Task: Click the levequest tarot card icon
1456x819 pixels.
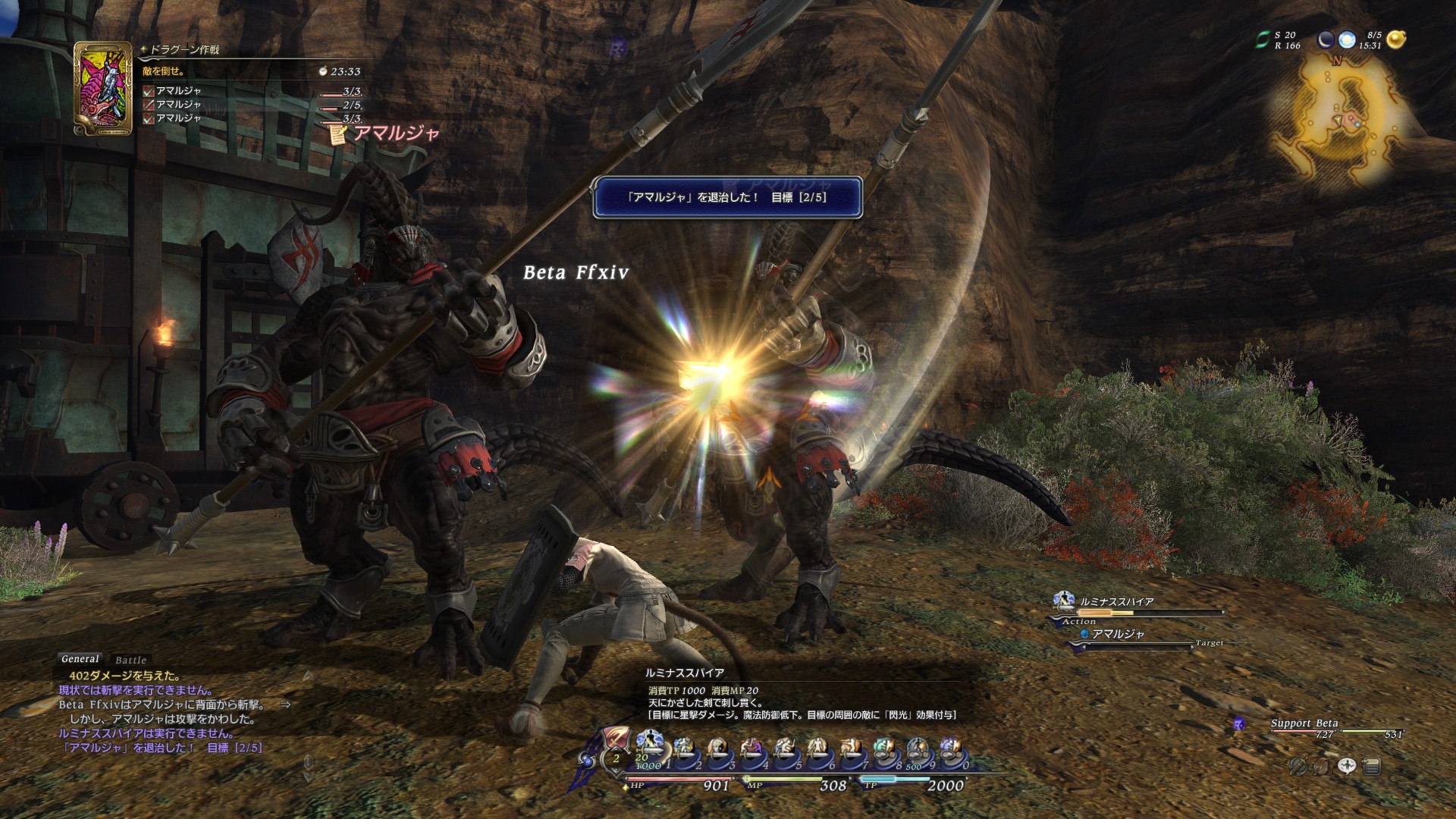Action: pyautogui.click(x=103, y=88)
